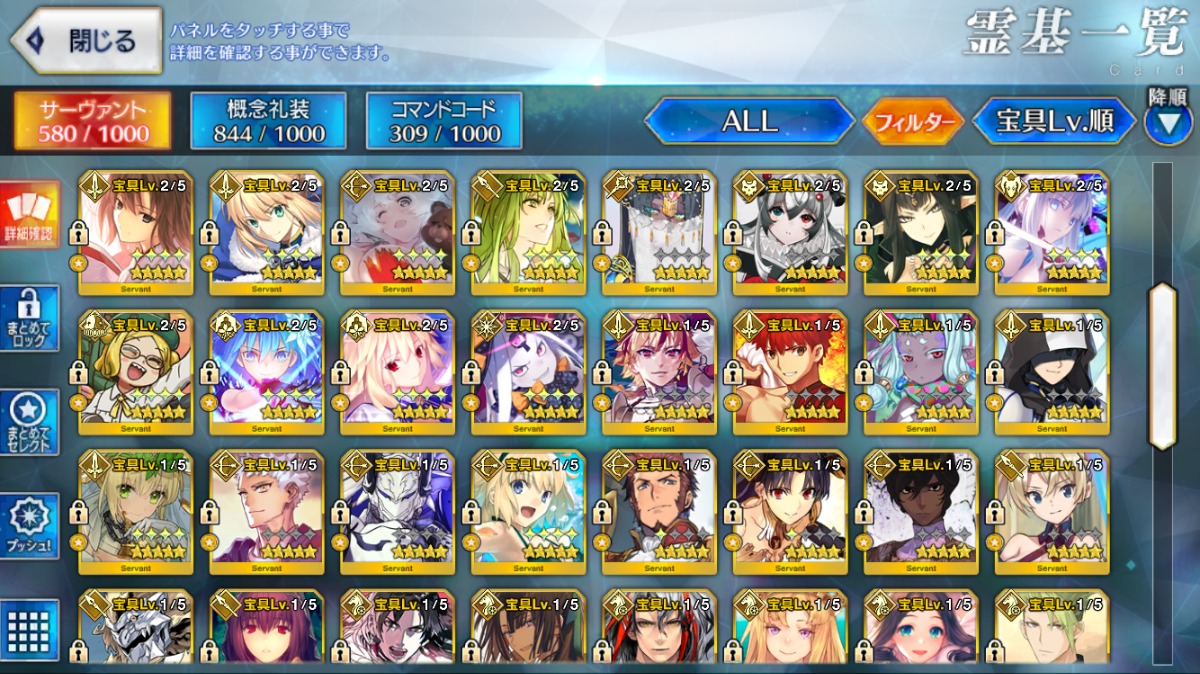1200x674 pixels.
Task: Change the grid layout view icon
Action: pyautogui.click(x=29, y=630)
